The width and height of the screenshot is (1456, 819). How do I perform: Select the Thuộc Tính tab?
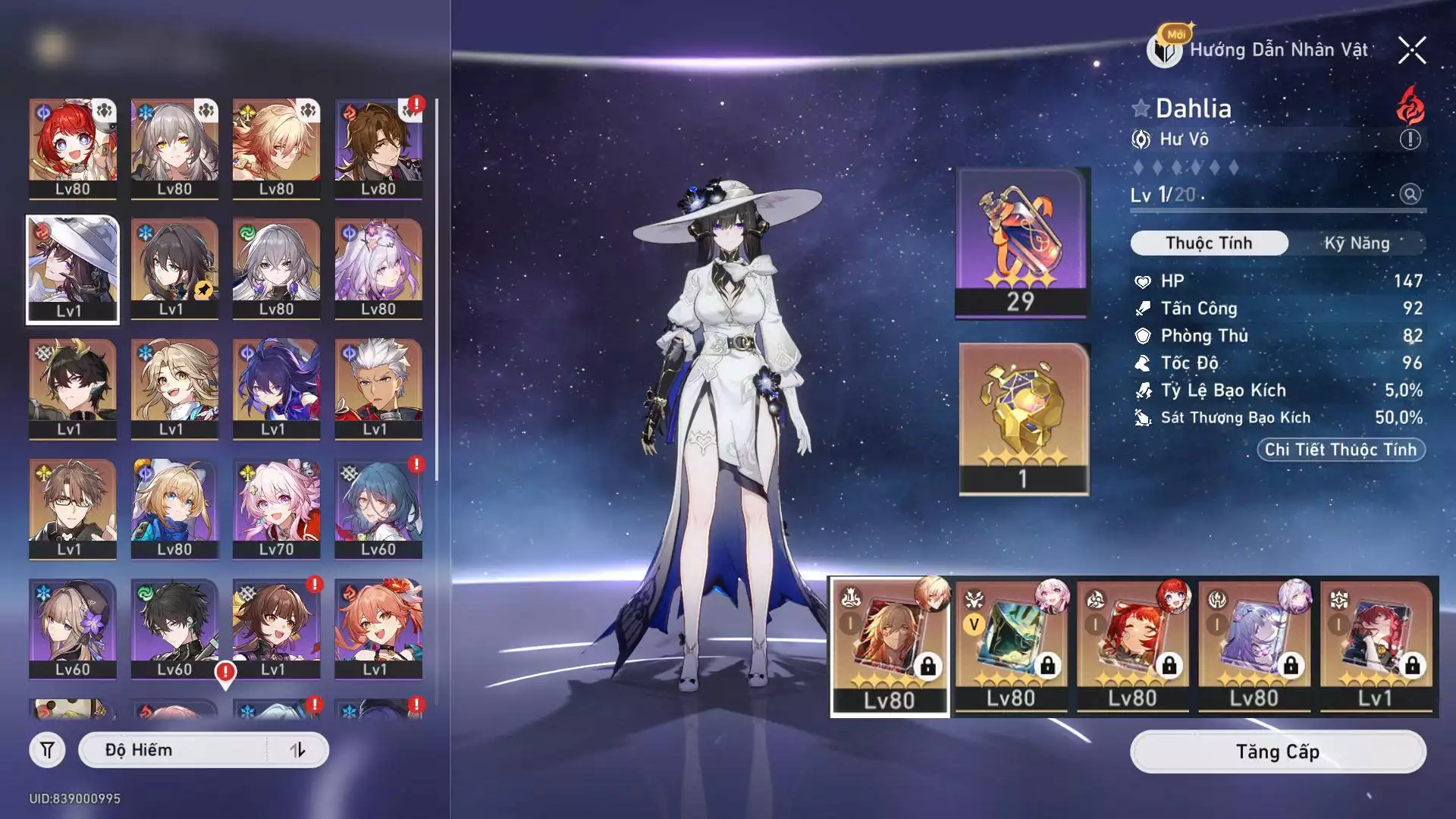tap(1209, 243)
